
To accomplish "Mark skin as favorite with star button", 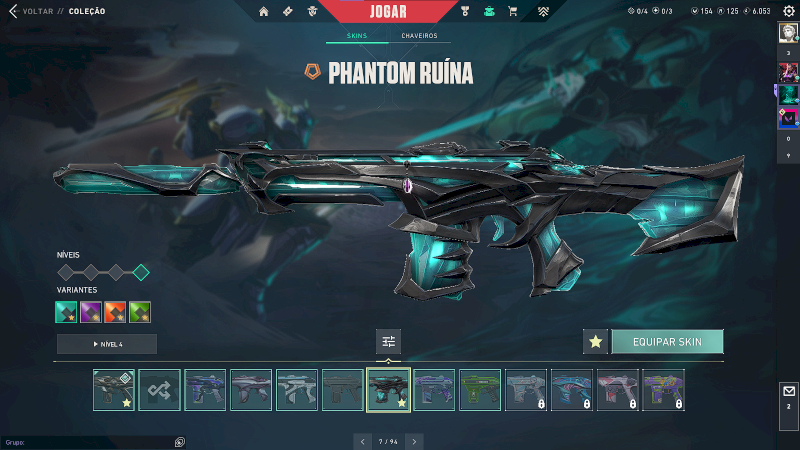I will coord(596,342).
